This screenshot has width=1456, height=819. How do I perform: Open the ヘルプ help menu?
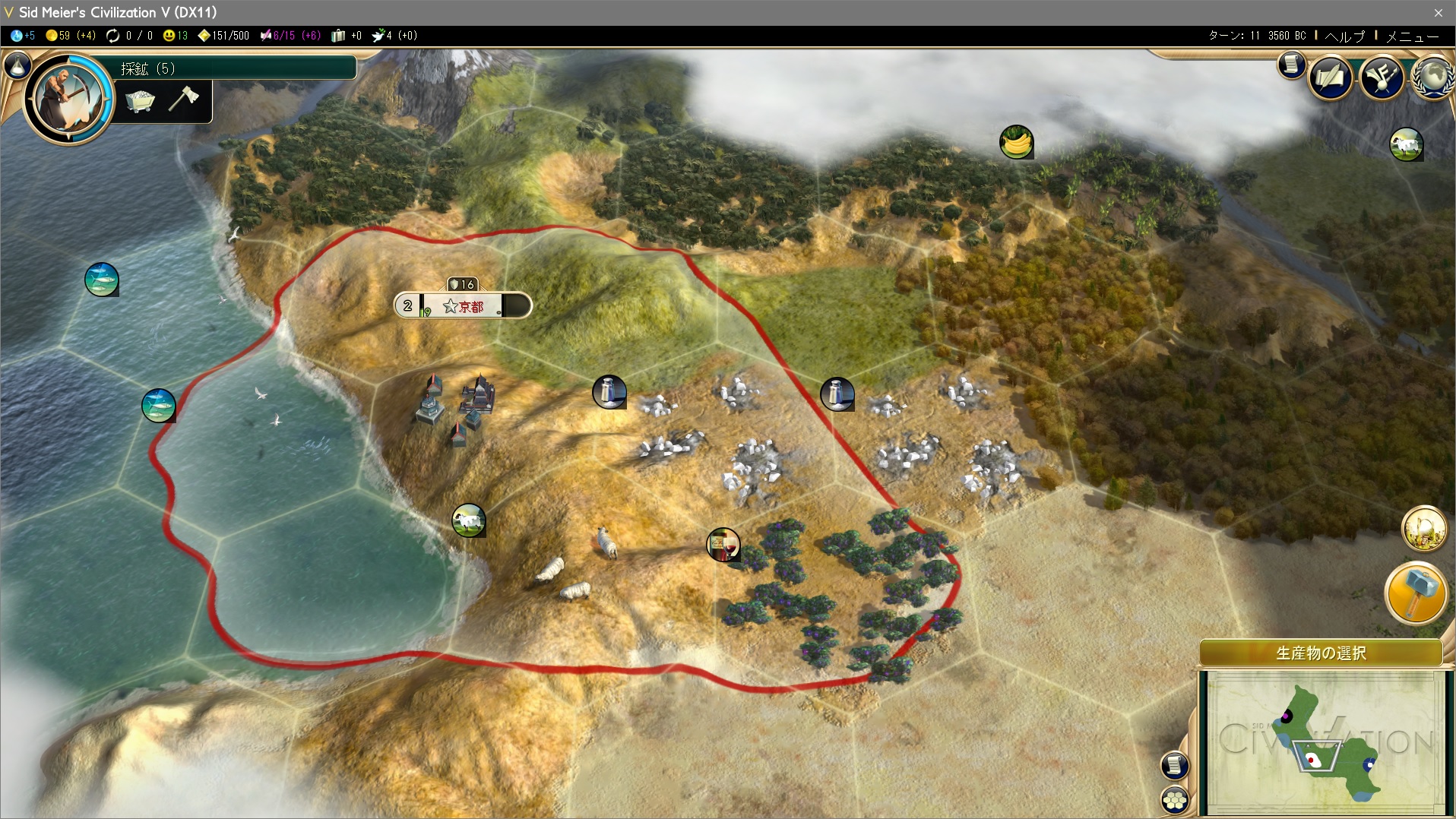[x=1344, y=36]
